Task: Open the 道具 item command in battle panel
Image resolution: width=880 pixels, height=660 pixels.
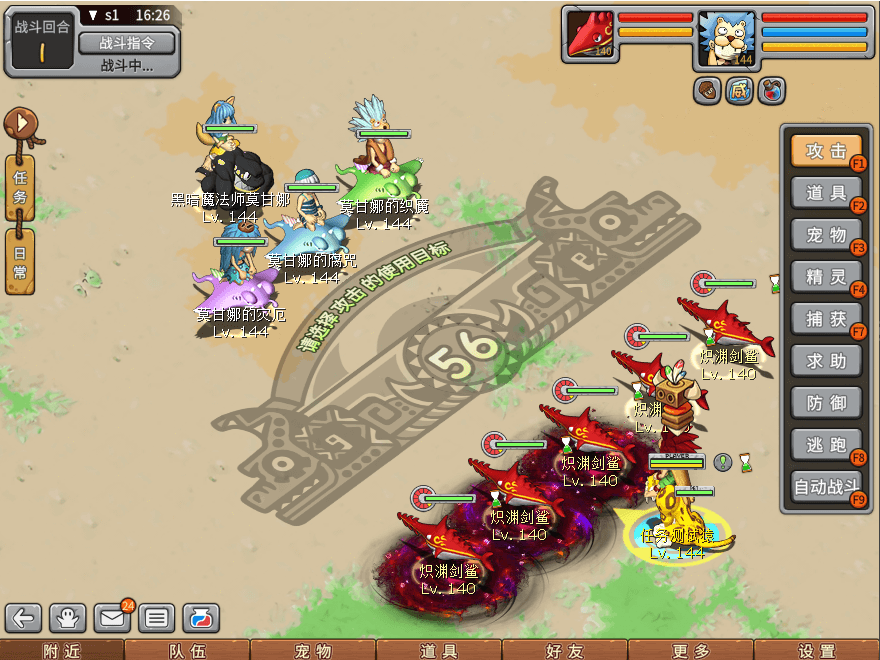Action: (826, 193)
